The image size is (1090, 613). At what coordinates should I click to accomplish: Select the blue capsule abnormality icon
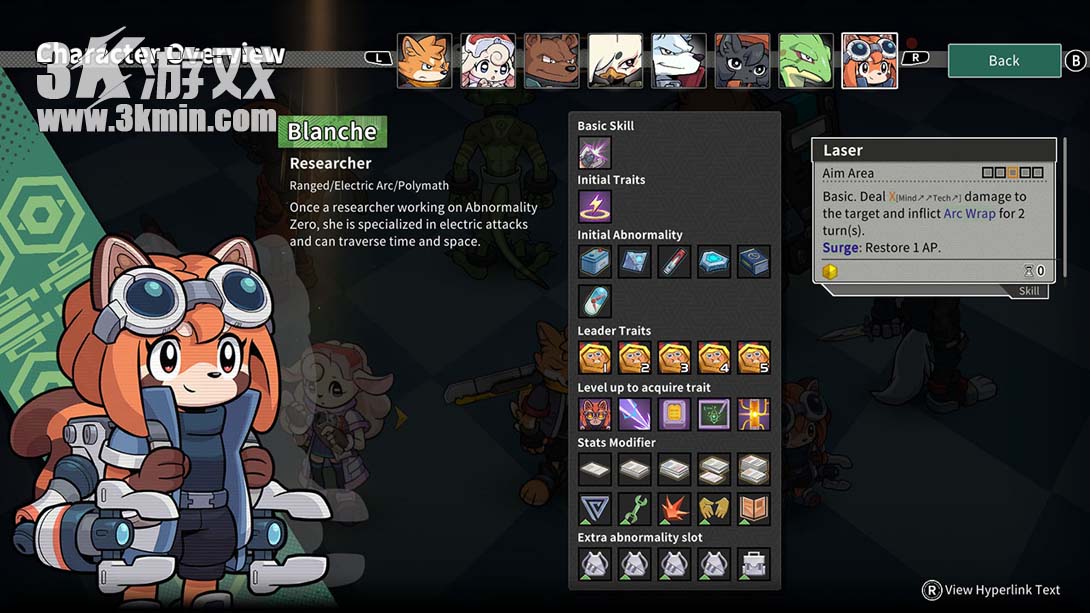click(x=594, y=301)
